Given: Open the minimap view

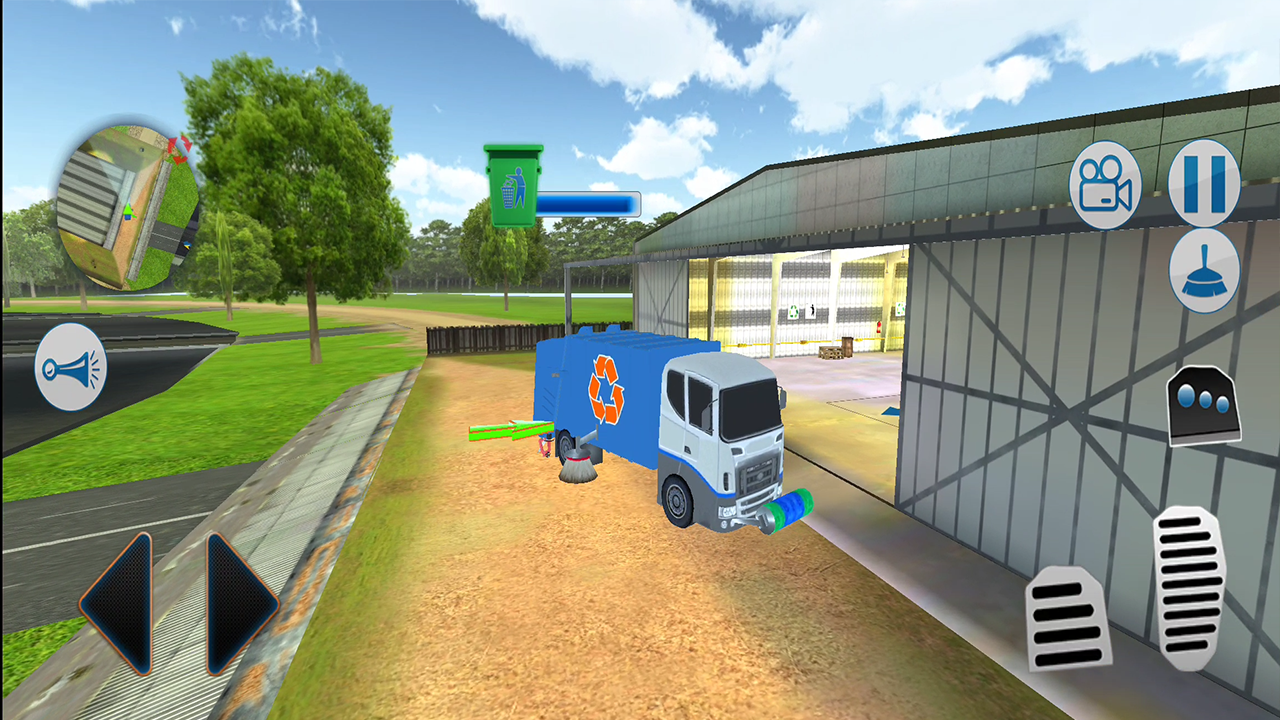Looking at the screenshot, I should pos(128,200).
